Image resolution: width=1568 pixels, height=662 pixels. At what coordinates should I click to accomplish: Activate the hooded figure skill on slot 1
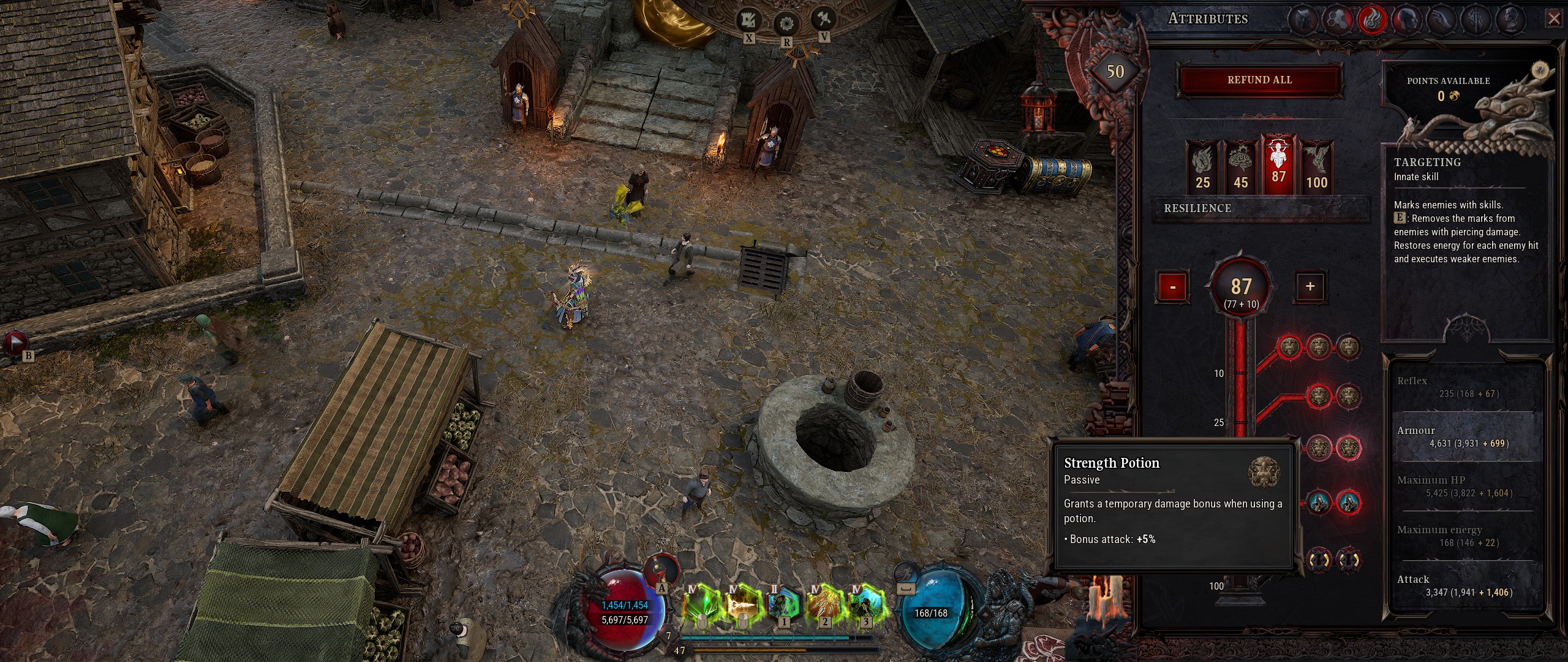click(x=784, y=604)
